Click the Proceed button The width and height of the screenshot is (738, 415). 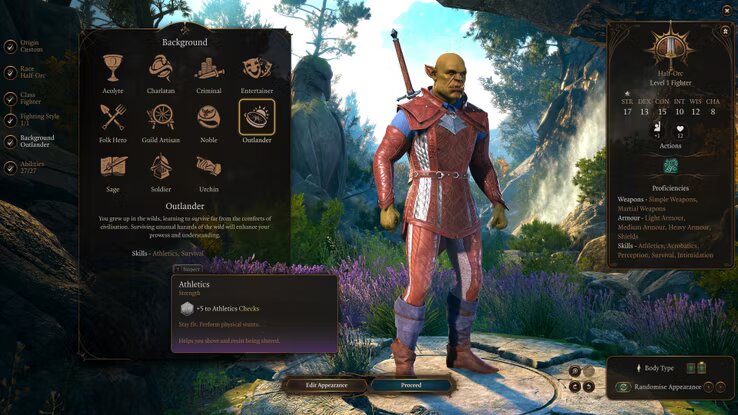[411, 384]
